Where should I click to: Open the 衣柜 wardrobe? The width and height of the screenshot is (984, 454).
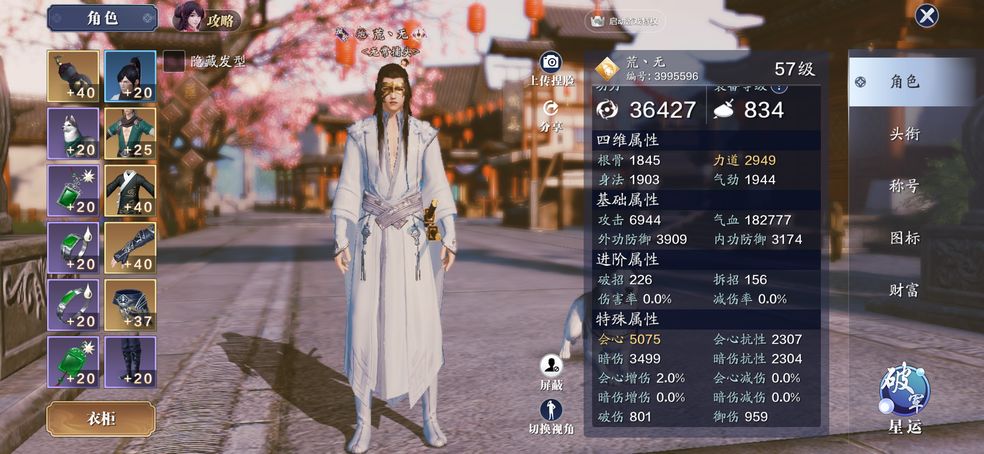[100, 418]
